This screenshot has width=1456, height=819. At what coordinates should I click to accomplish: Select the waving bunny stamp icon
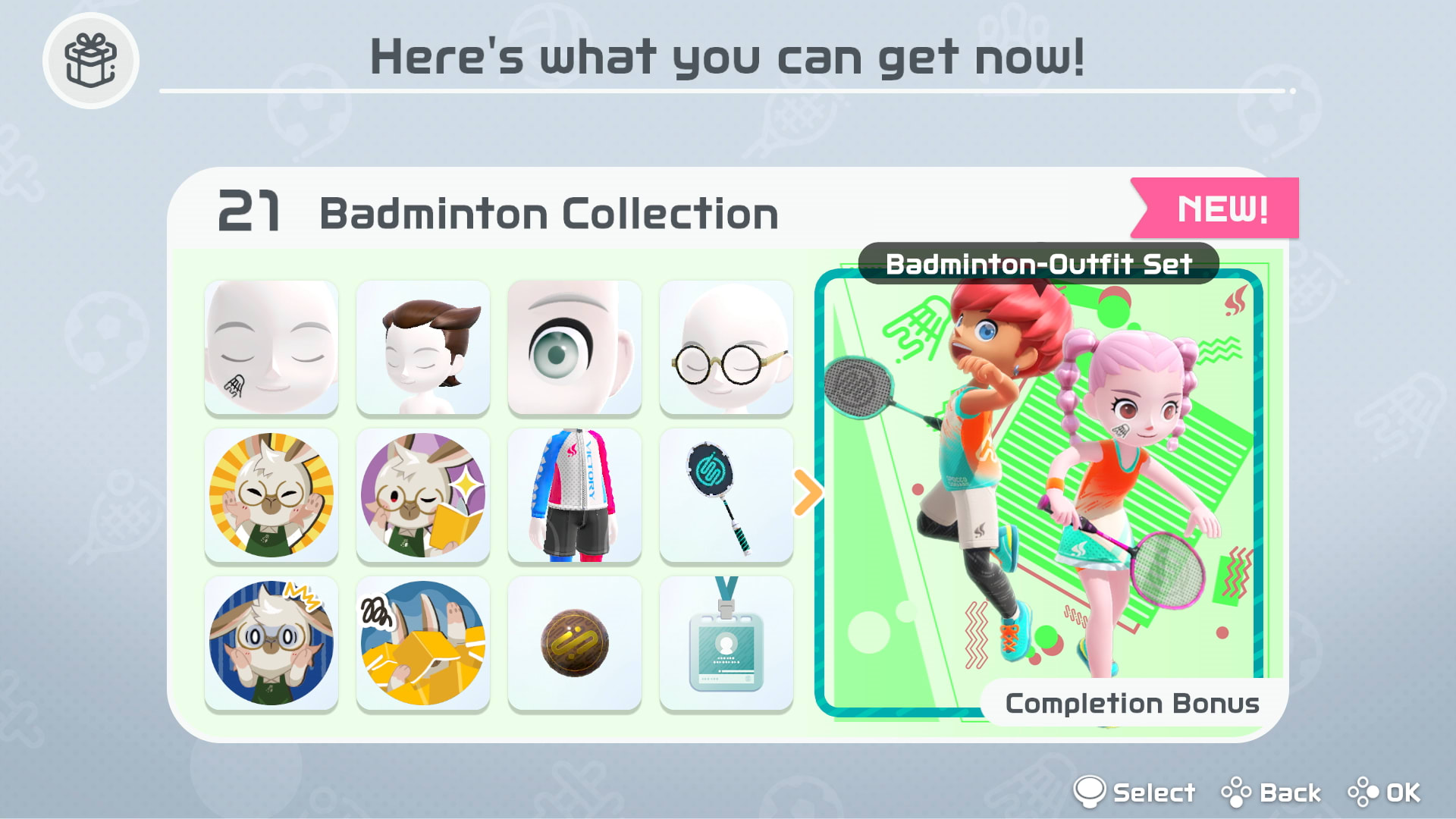(271, 494)
